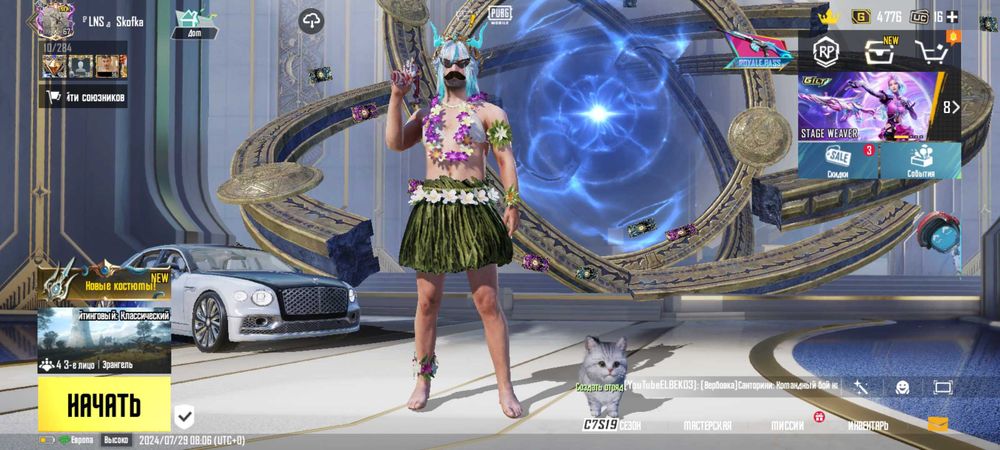Tap the cloud download icon
The height and width of the screenshot is (450, 1000).
pyautogui.click(x=312, y=21)
